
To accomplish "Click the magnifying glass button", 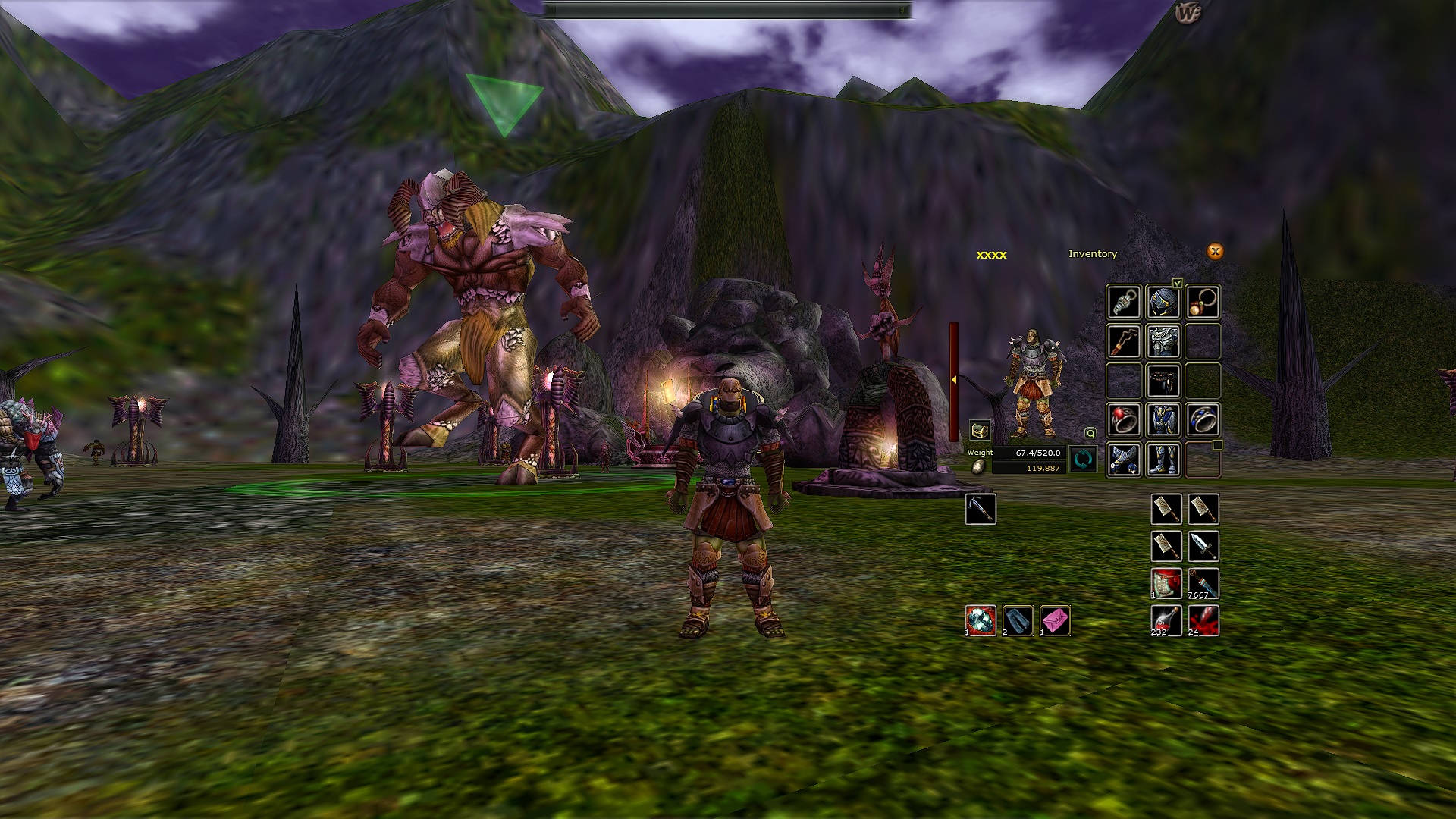I will click(1090, 433).
